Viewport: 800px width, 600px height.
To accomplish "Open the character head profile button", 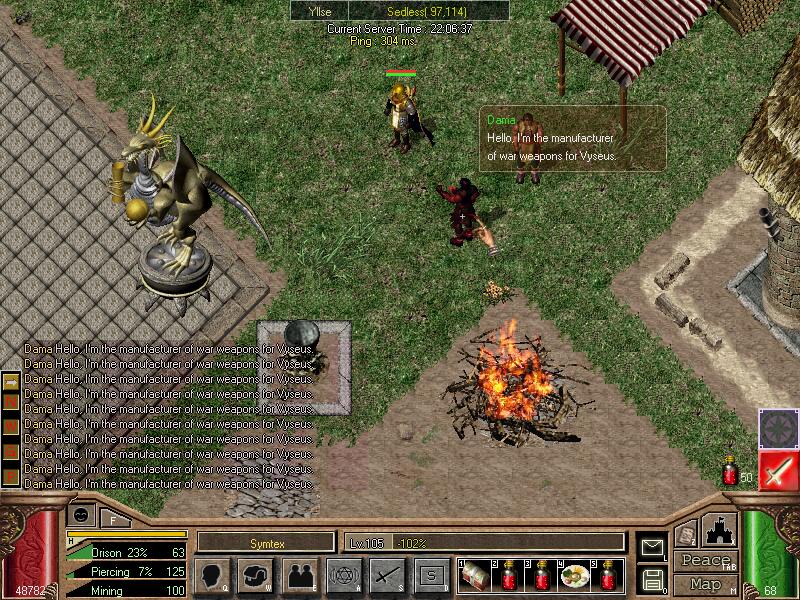I will 214,575.
